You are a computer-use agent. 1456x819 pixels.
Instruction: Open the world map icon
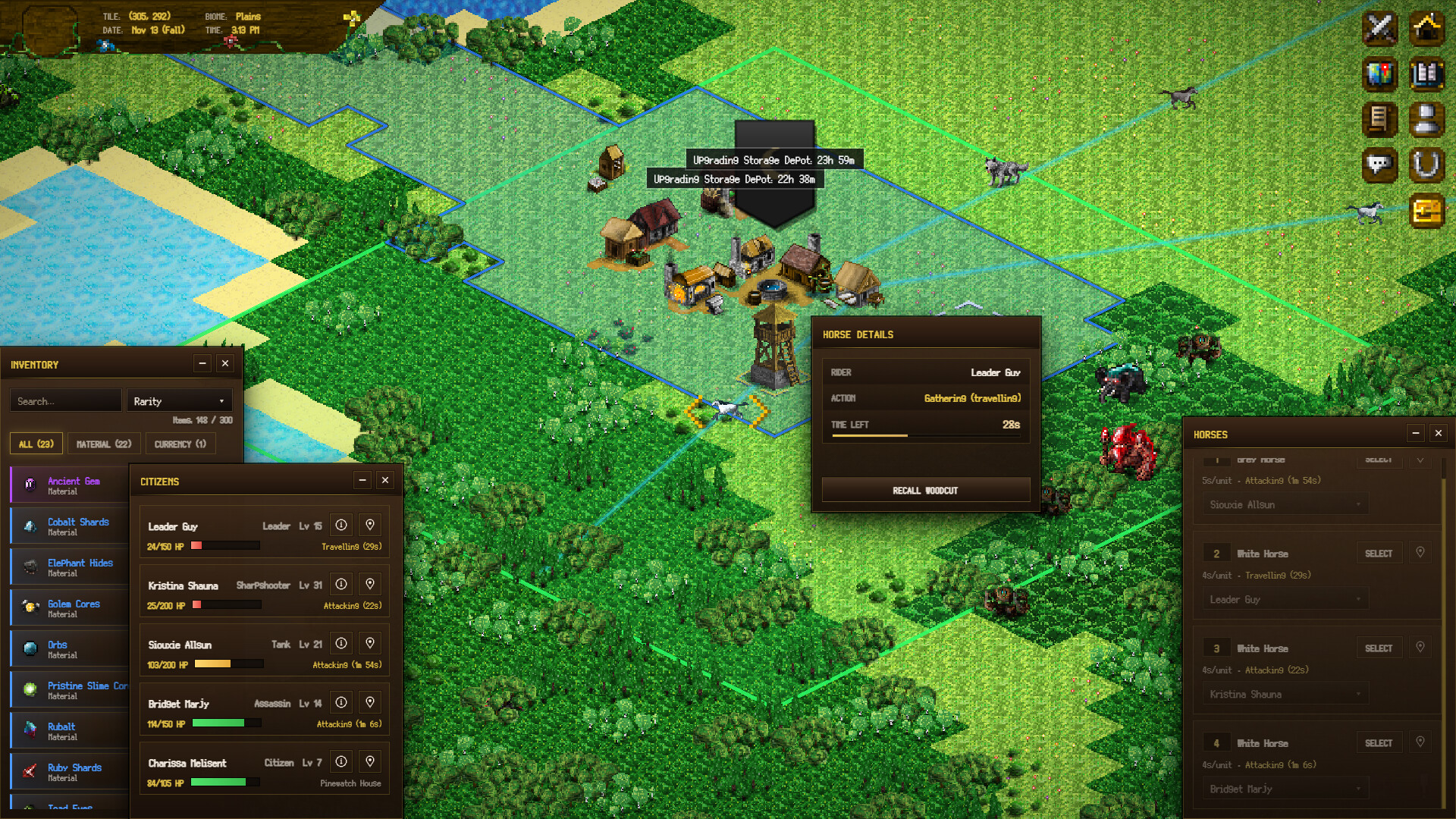(x=1379, y=74)
